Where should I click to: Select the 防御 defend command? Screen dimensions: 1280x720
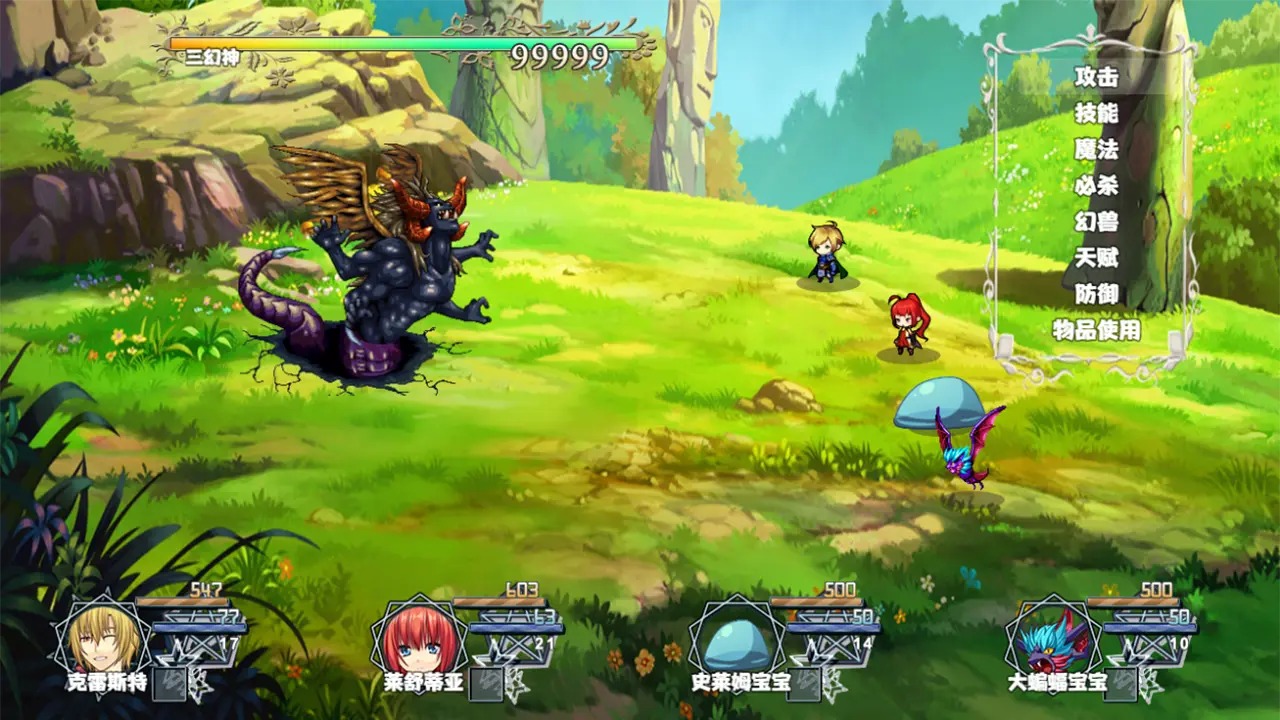[1096, 294]
